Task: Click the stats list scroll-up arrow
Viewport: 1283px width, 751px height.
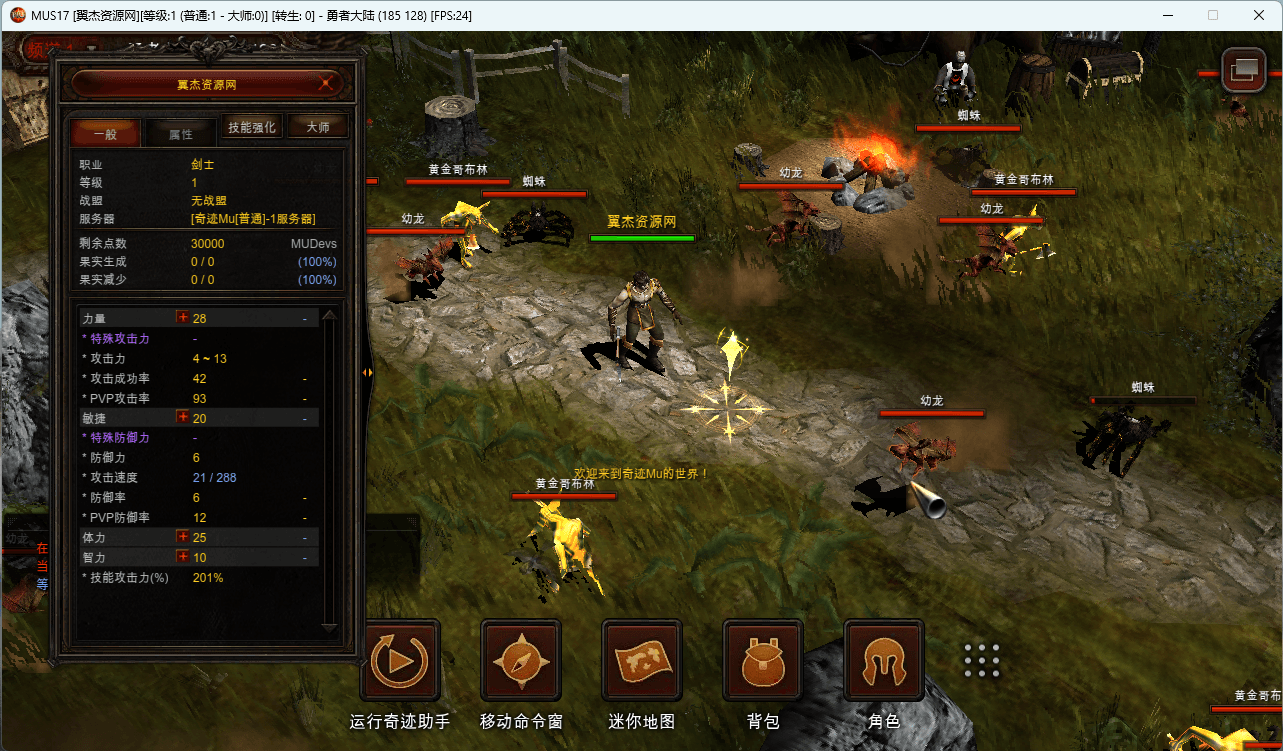Action: 330,313
